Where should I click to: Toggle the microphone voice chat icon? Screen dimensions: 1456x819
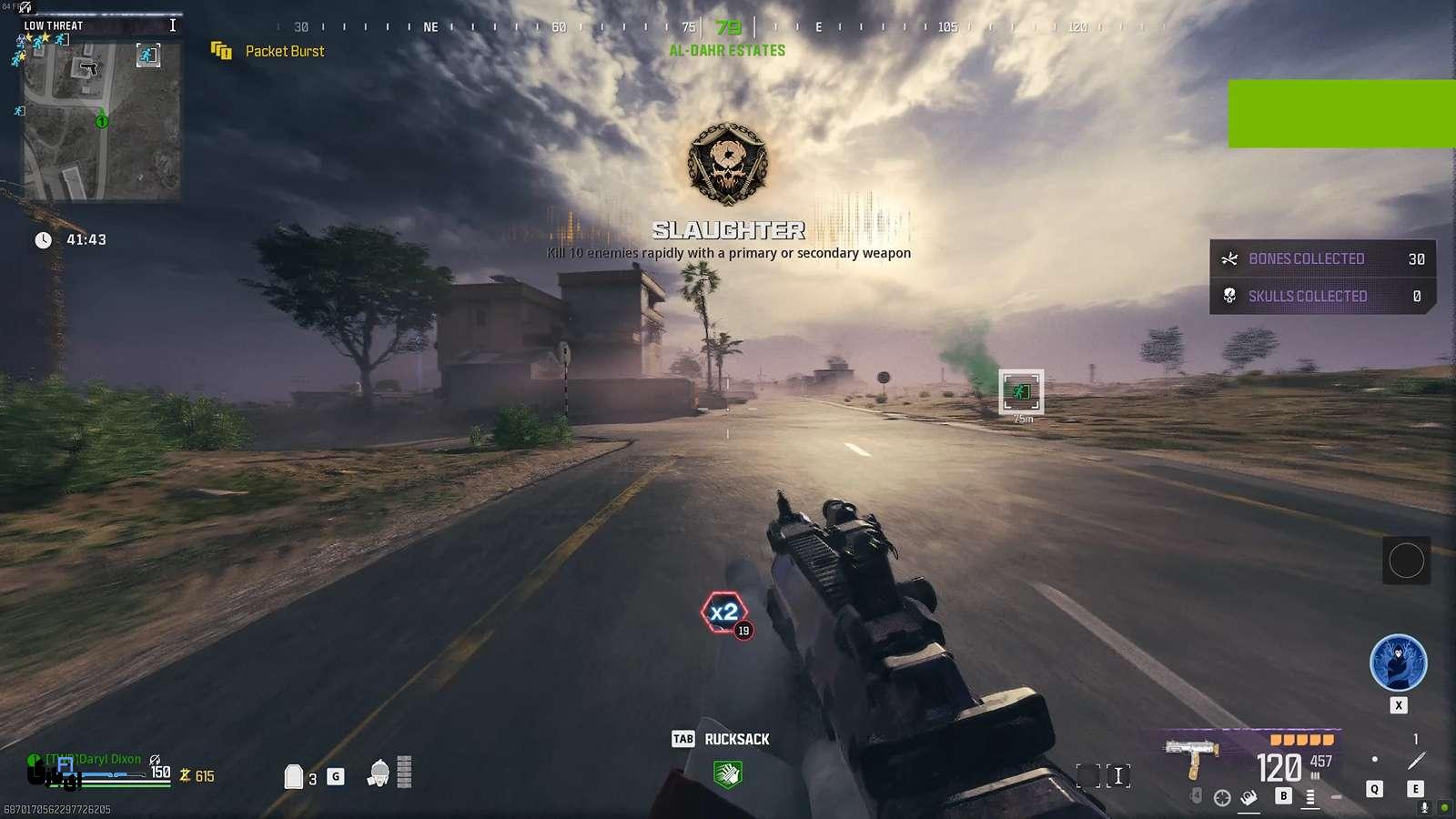1424,807
